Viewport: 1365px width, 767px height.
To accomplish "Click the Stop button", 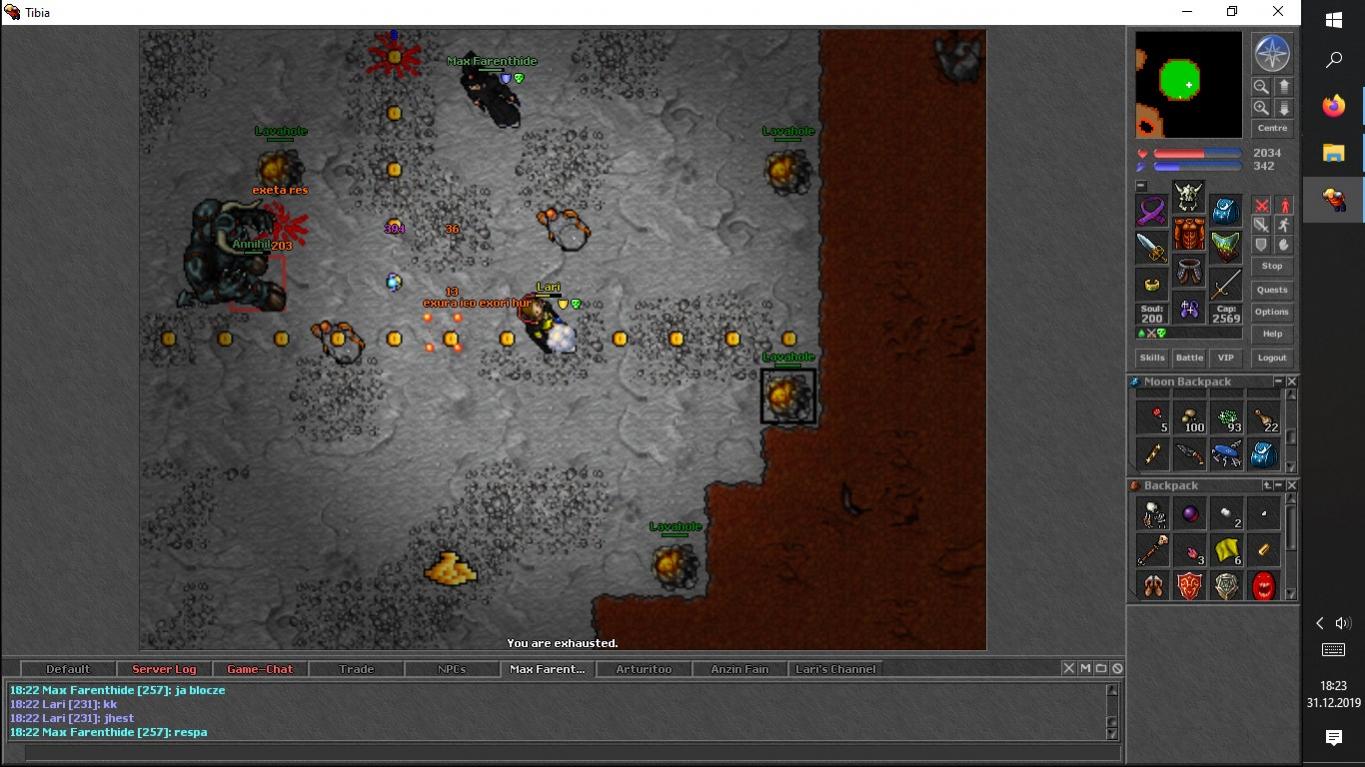I will tap(1272, 266).
